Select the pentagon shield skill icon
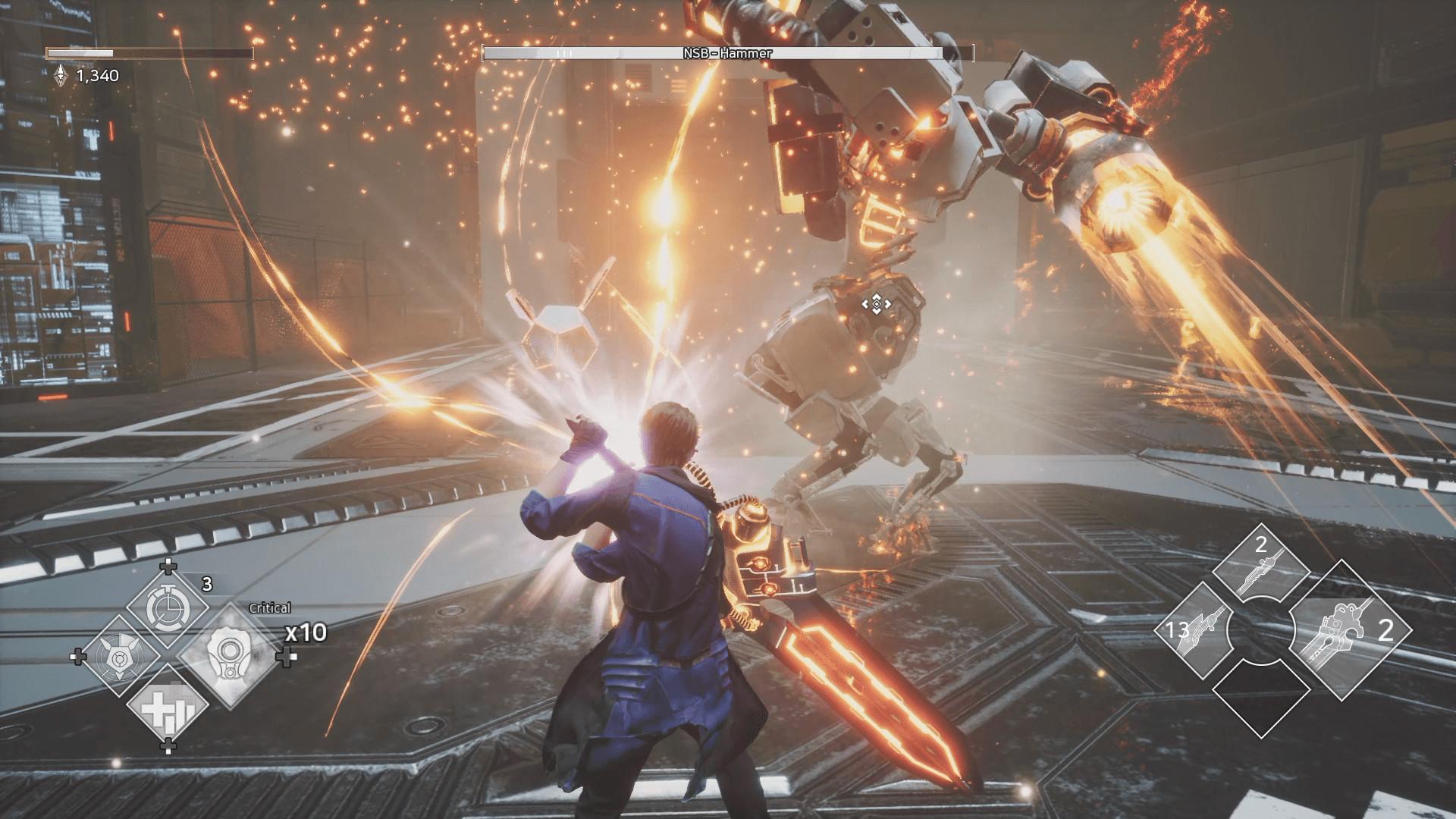 coord(118,657)
